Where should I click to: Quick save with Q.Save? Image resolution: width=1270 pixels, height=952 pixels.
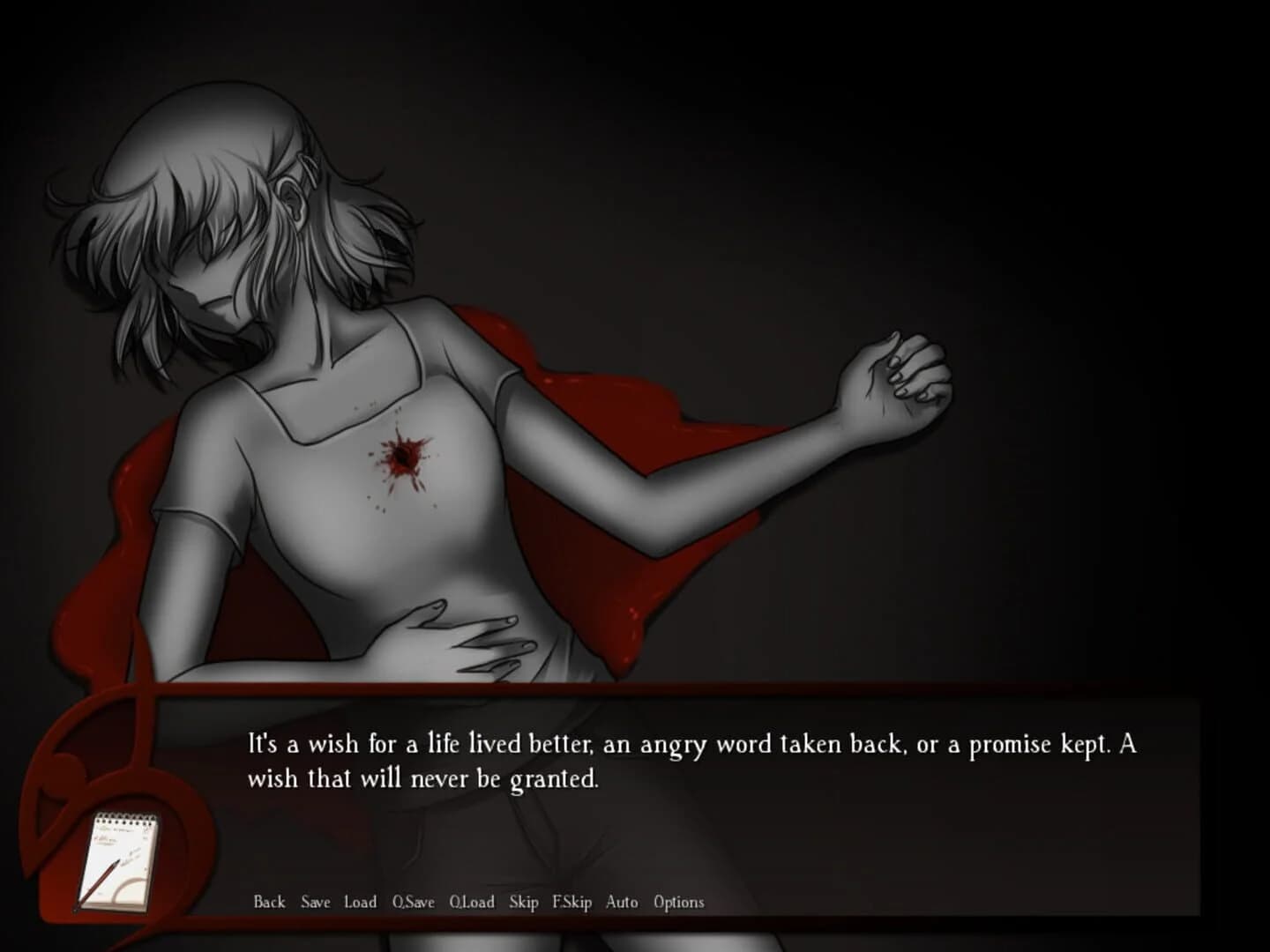(x=414, y=903)
